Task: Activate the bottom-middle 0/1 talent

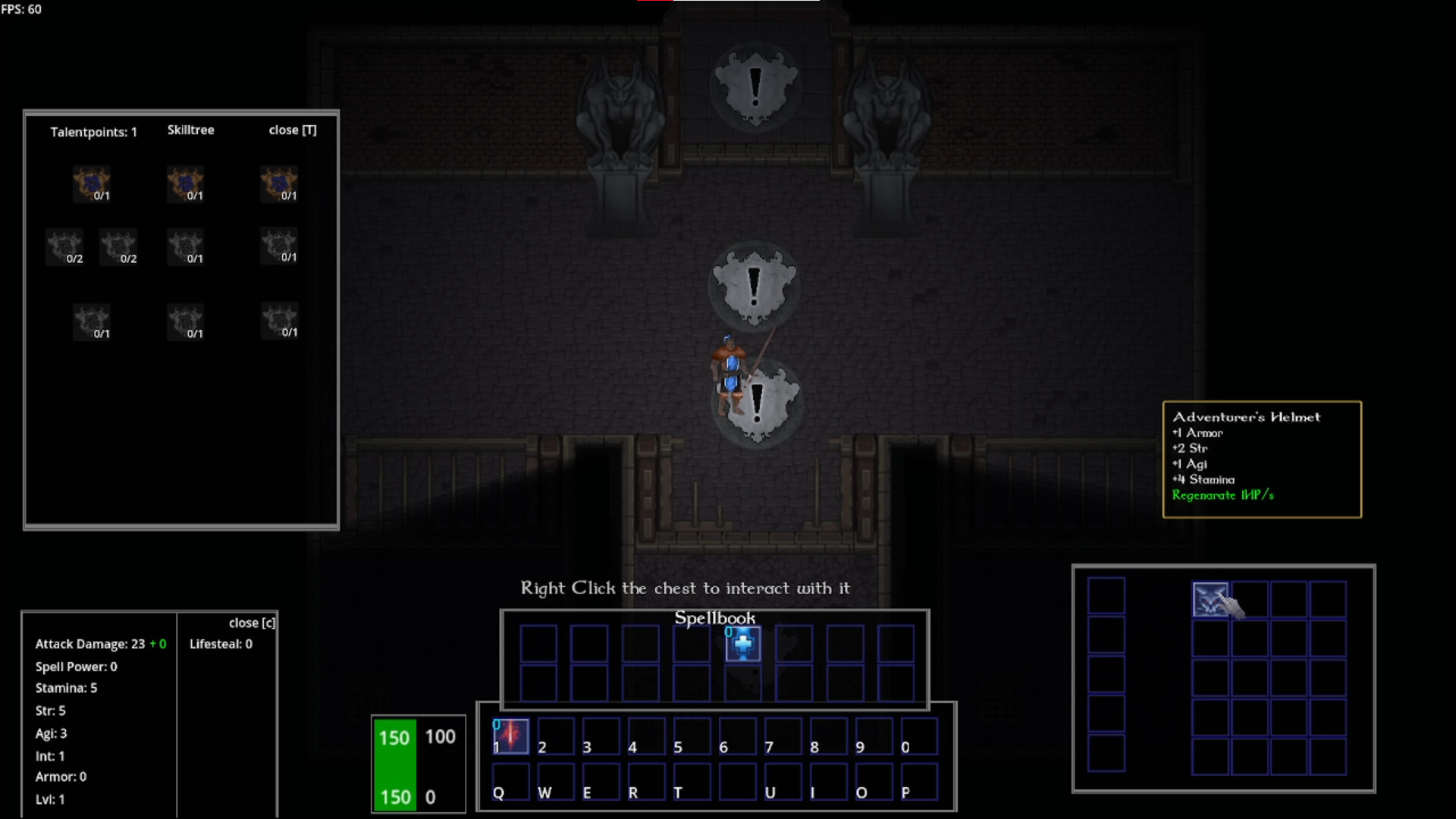Action: point(185,321)
